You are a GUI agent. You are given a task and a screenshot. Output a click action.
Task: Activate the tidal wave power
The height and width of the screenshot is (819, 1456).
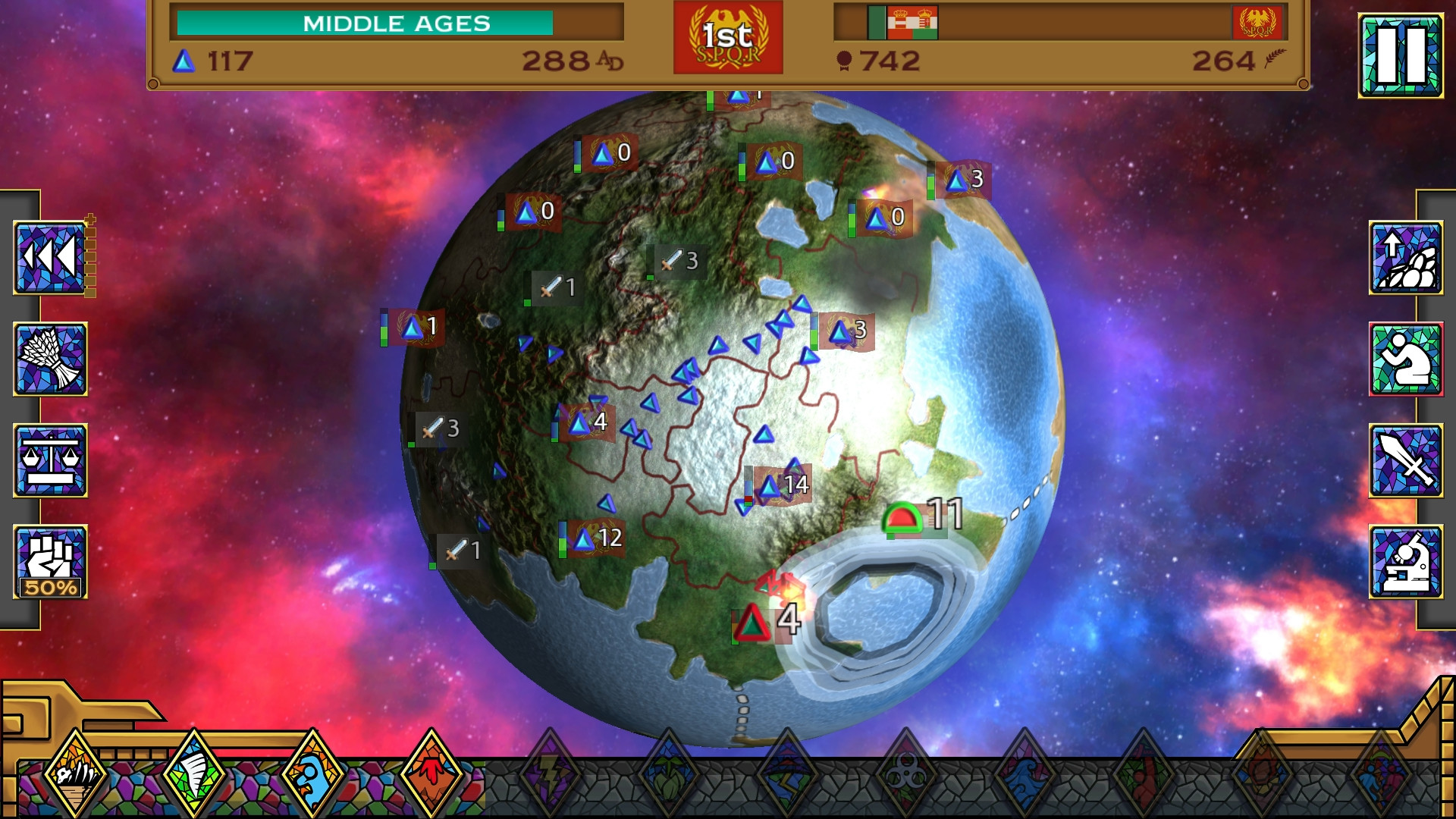click(1024, 775)
